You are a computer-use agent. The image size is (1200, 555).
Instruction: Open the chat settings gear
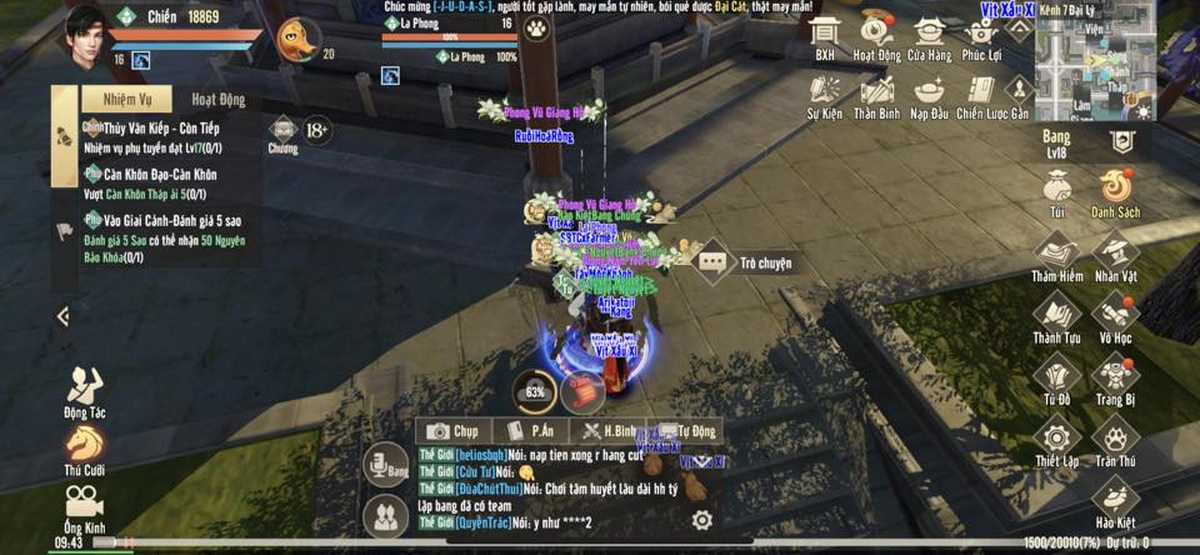[x=702, y=520]
